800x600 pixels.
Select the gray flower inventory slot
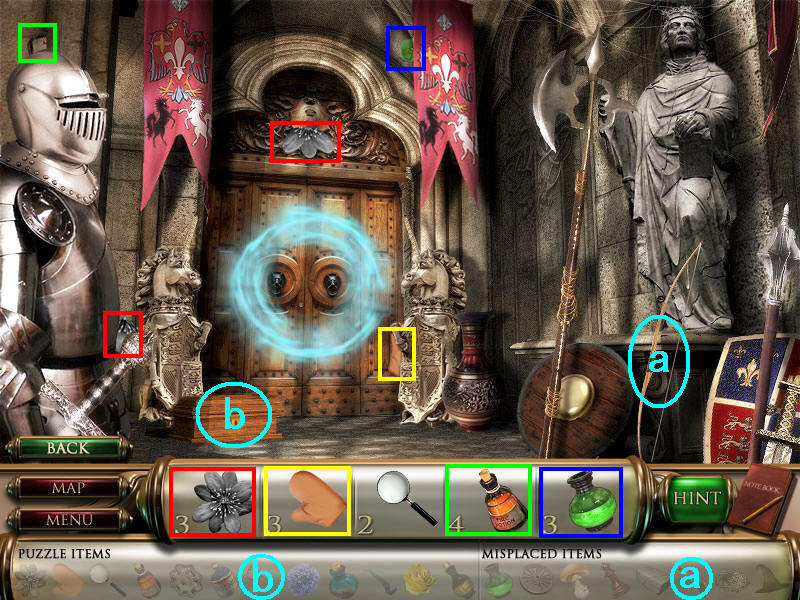coord(213,501)
